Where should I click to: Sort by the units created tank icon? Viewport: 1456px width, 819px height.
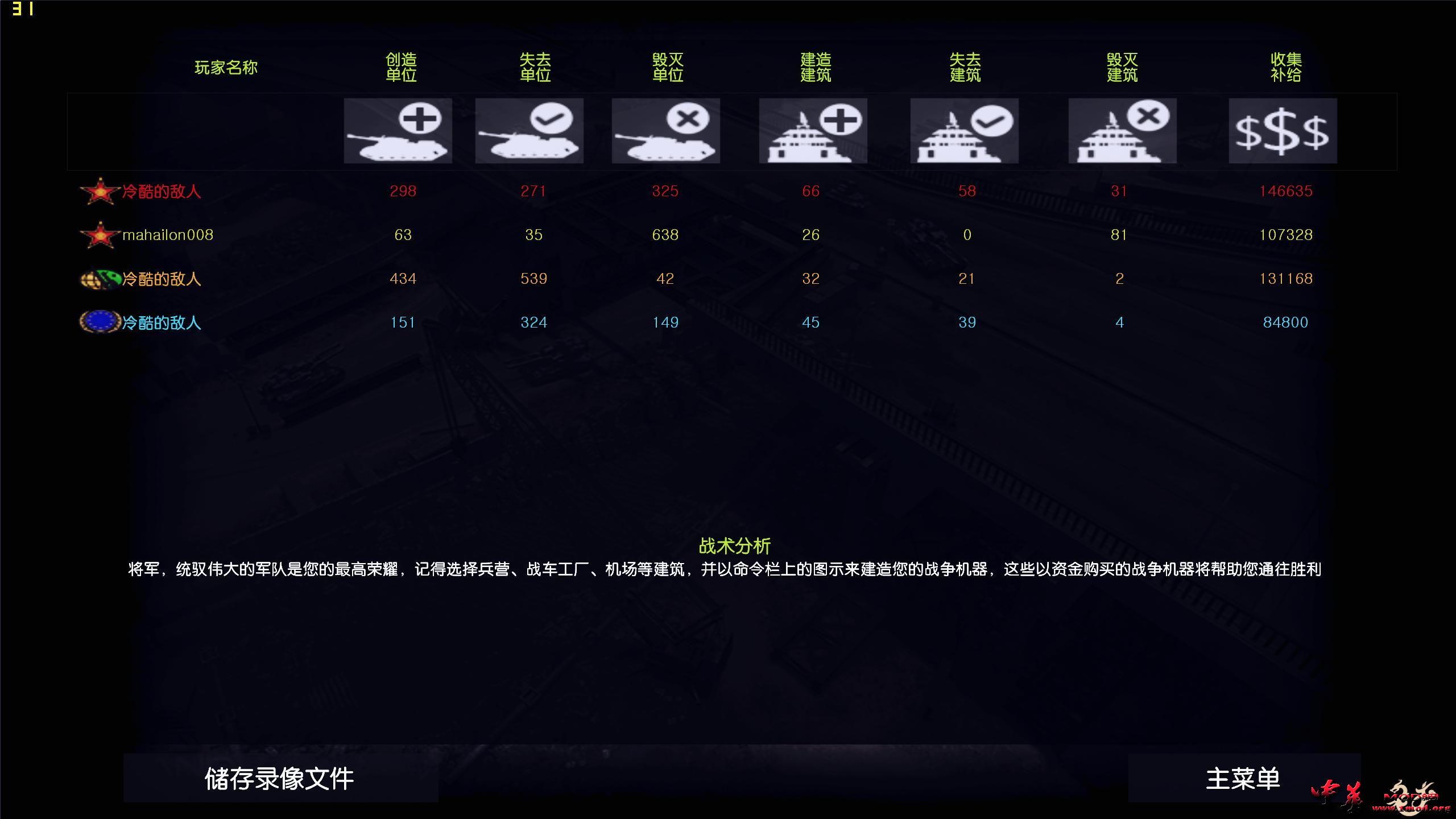[x=397, y=130]
